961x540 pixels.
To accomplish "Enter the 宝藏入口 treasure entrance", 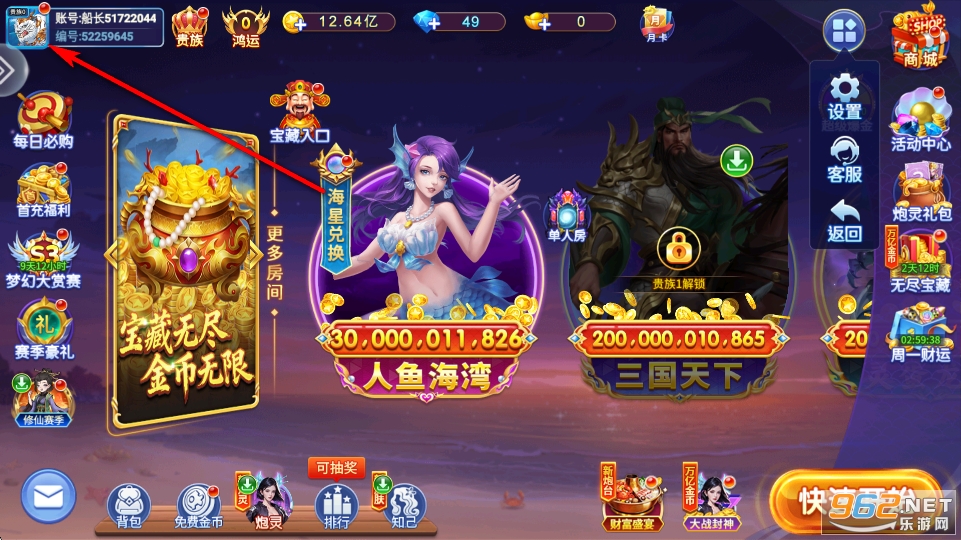I will [299, 112].
